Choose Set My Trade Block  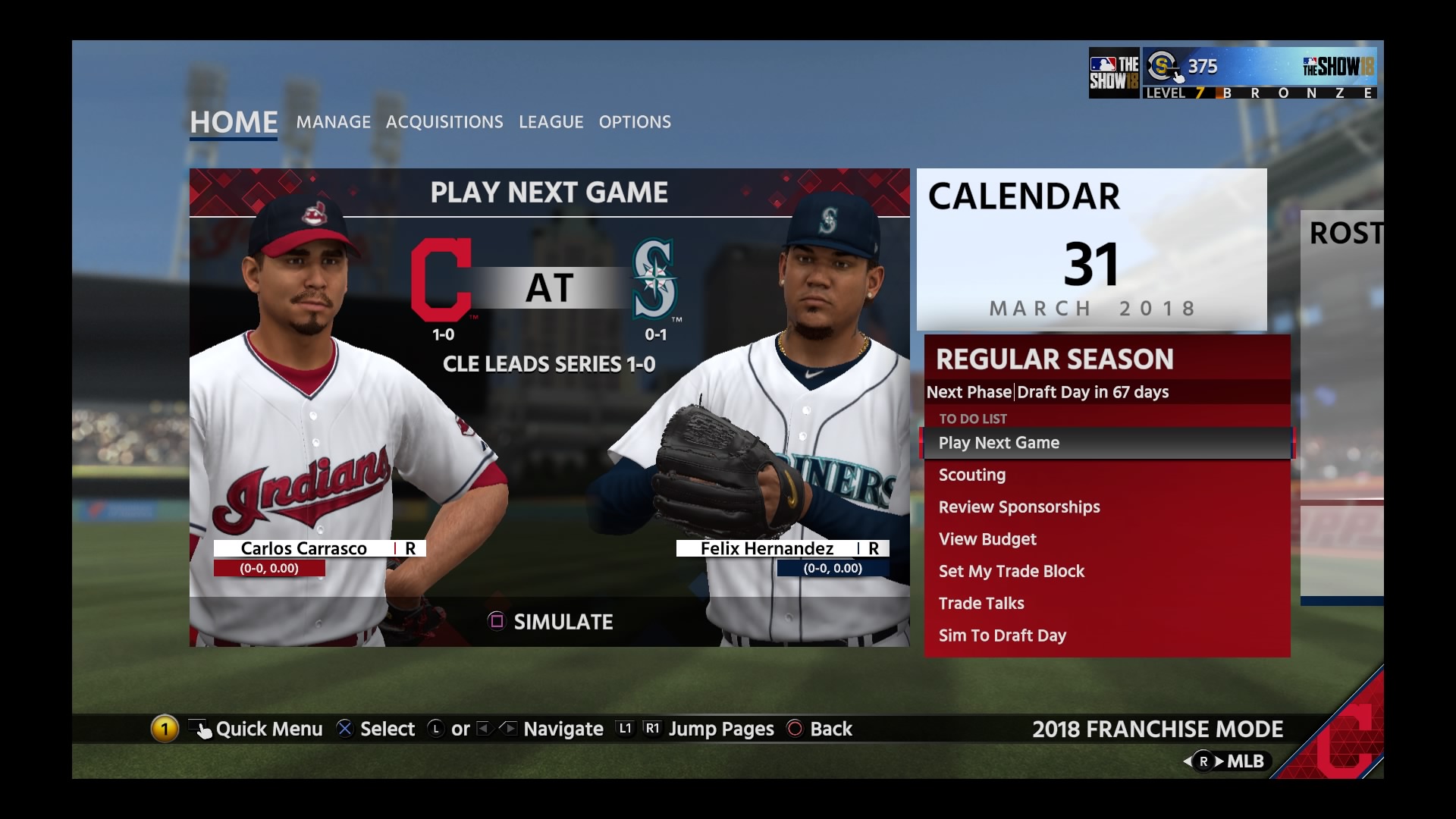1012,572
